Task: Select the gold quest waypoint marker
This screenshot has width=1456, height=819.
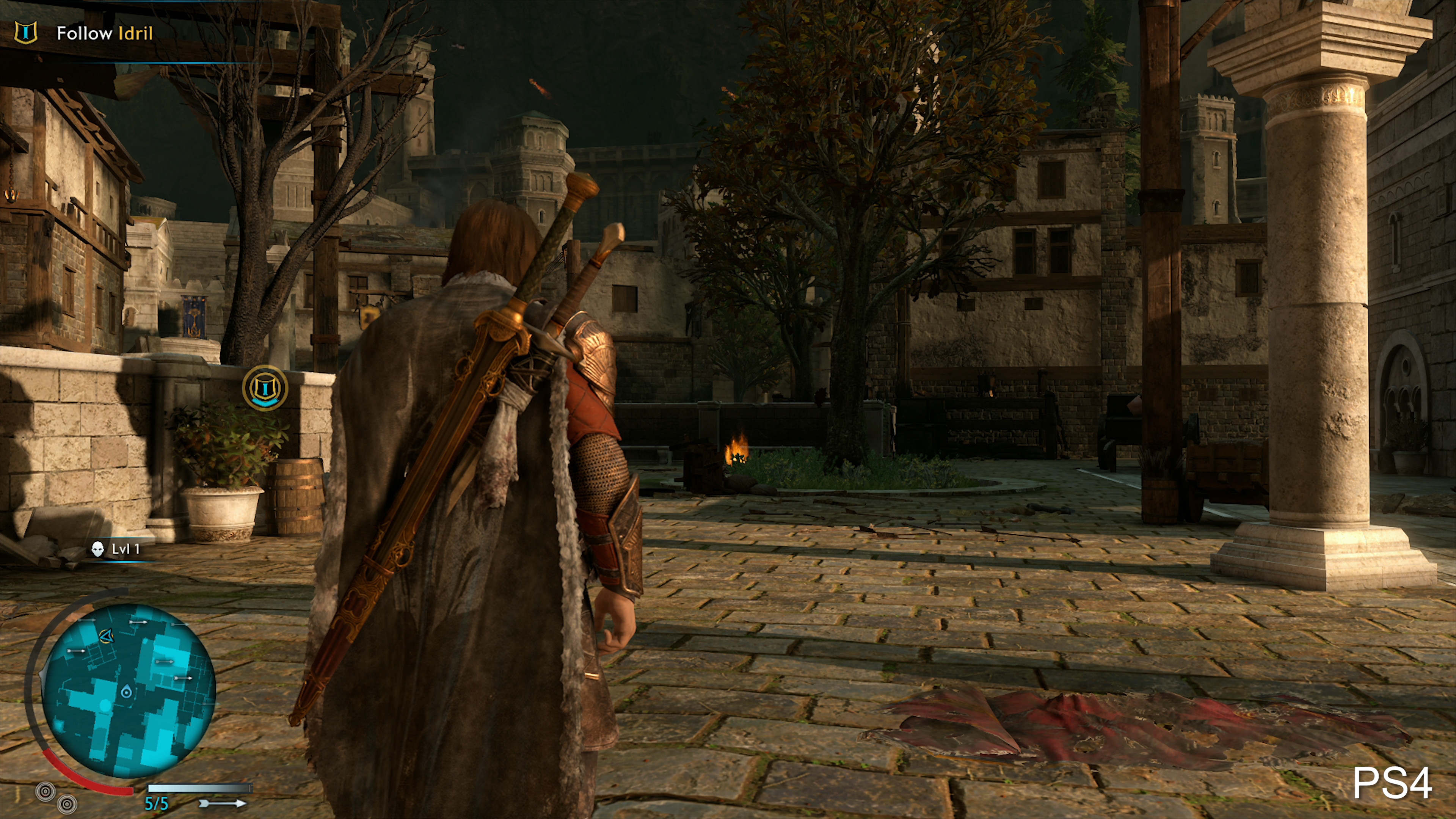Action: [265, 388]
